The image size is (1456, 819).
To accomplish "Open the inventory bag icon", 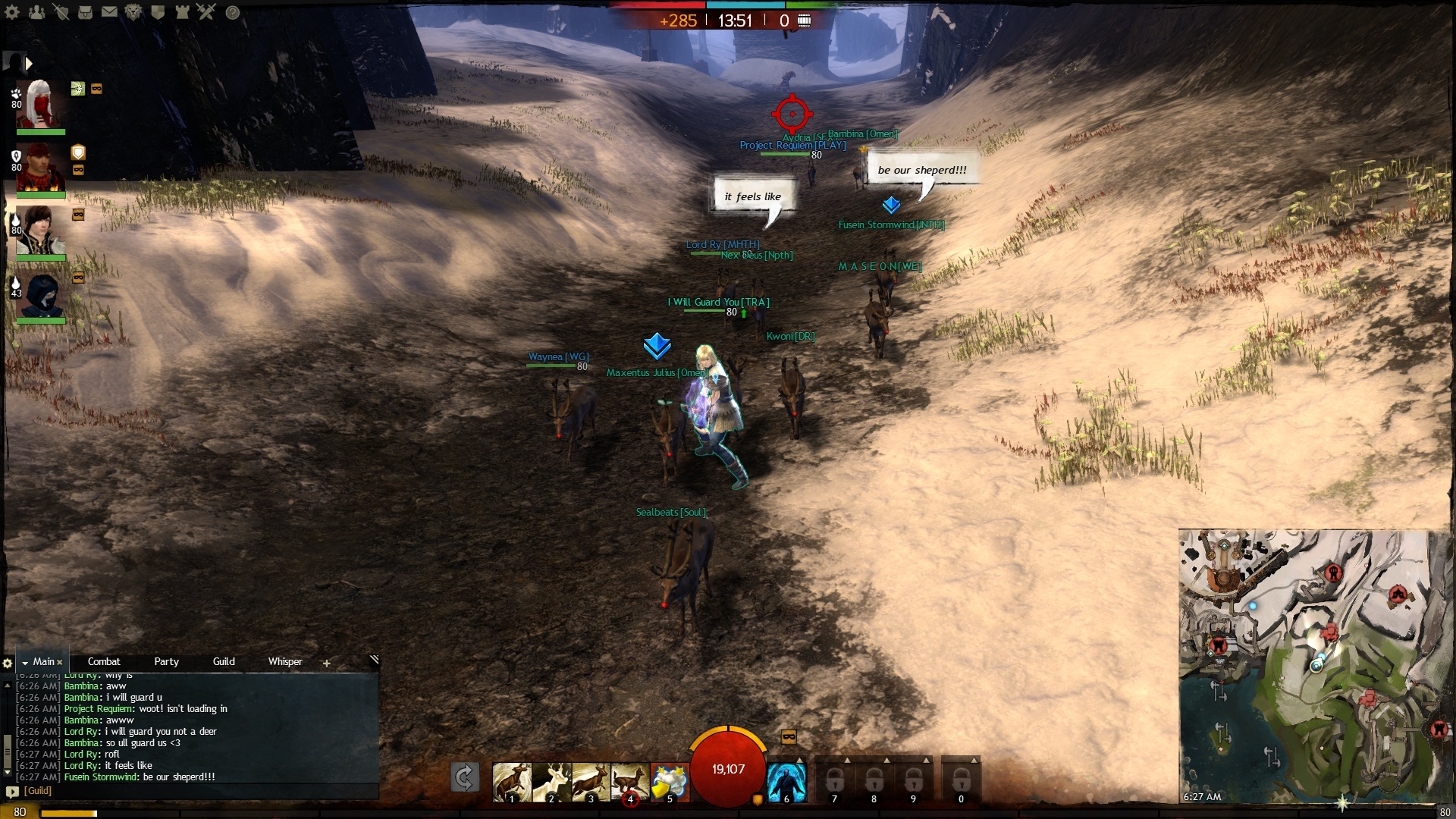I will (85, 12).
